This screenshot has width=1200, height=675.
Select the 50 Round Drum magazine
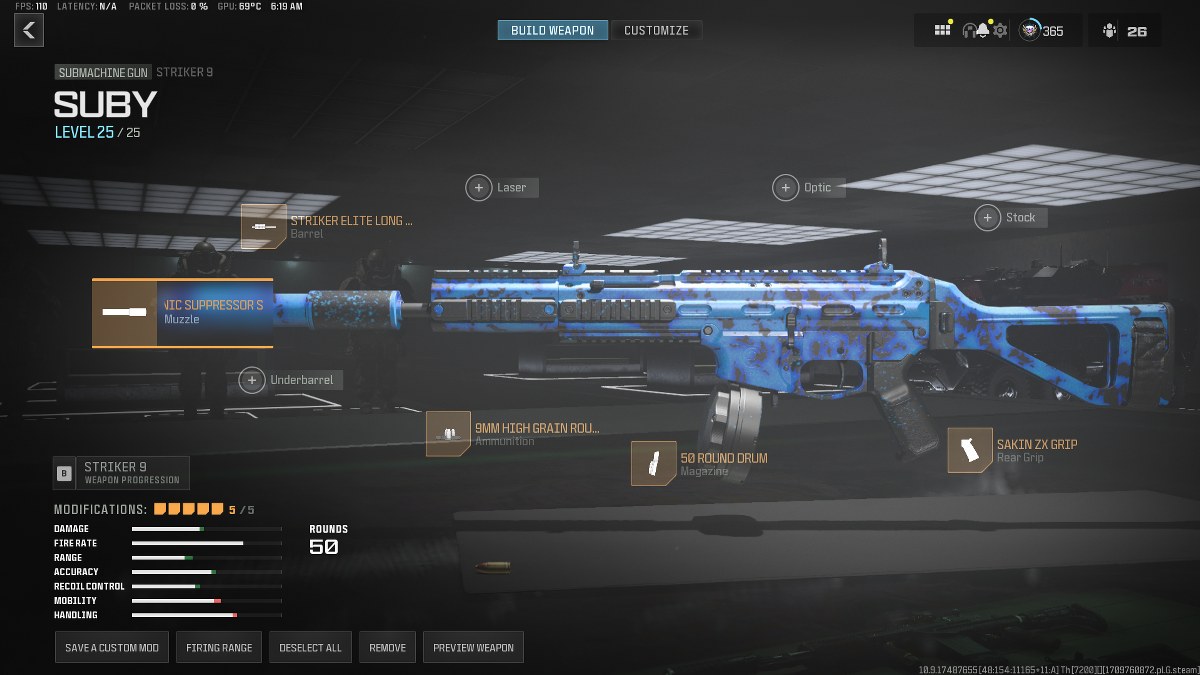point(653,464)
